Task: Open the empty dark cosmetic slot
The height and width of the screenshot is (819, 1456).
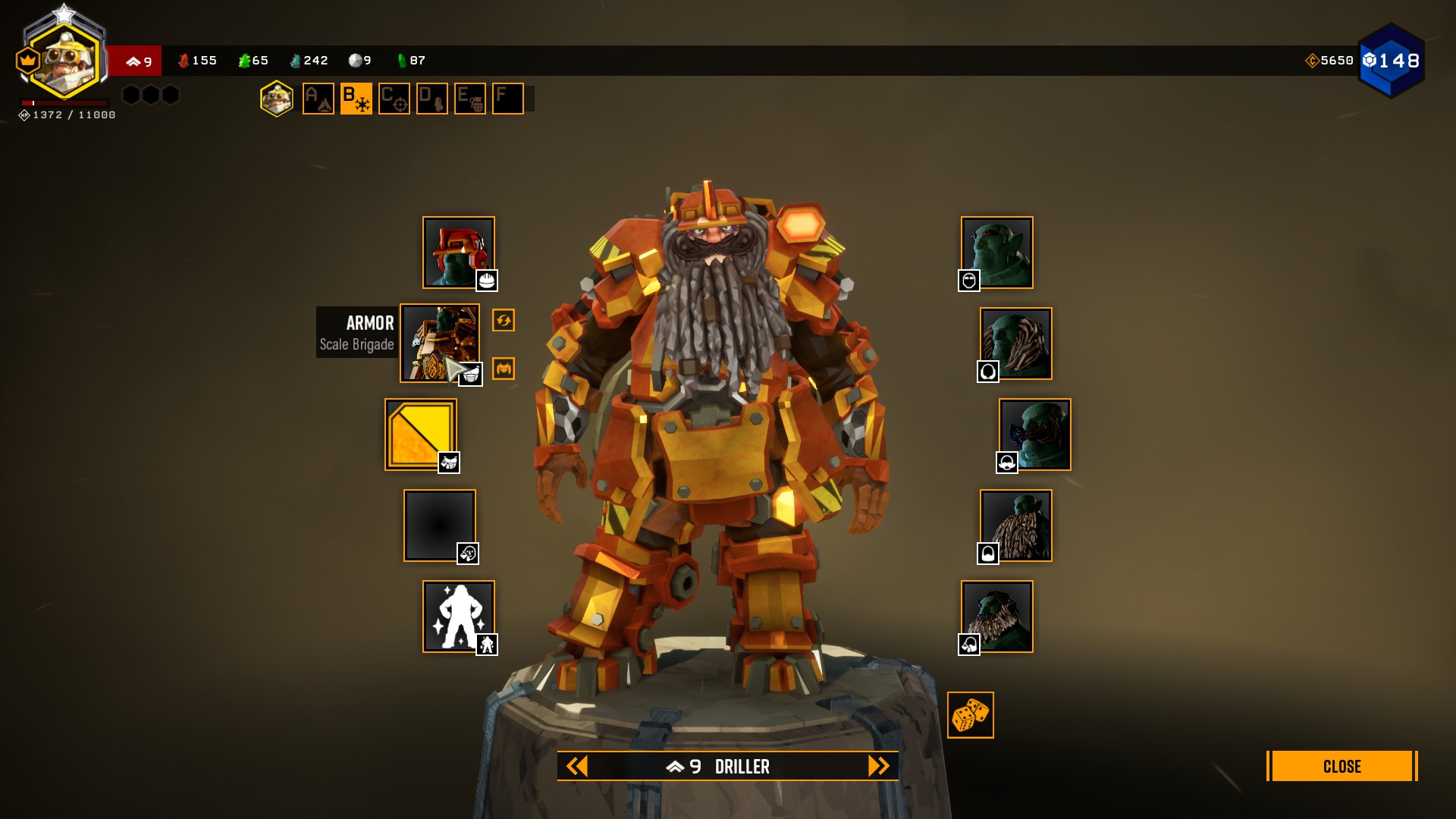Action: [439, 525]
